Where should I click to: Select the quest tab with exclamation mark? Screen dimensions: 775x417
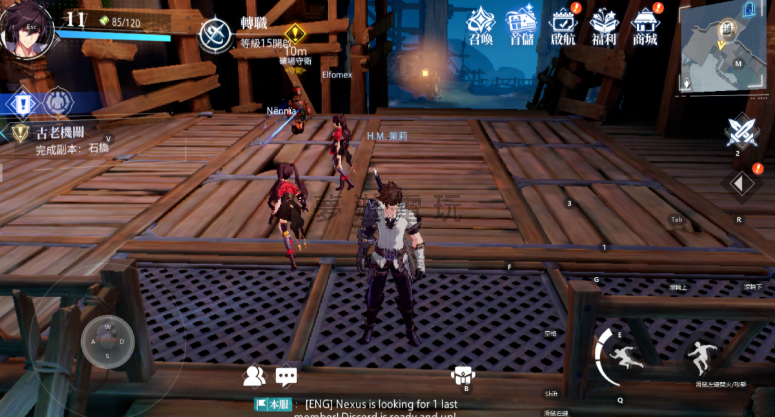pyautogui.click(x=22, y=103)
